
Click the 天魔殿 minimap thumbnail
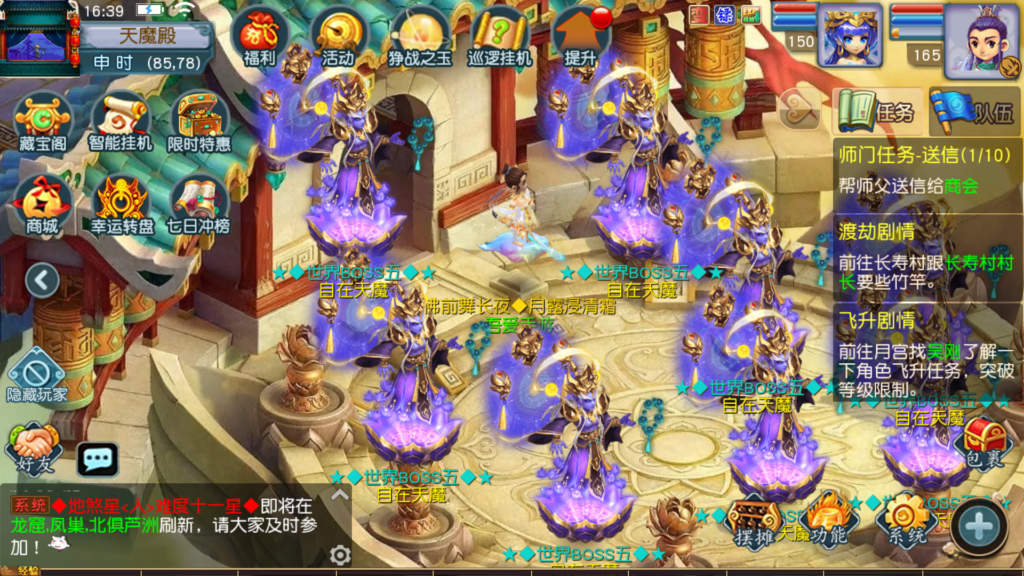click(x=38, y=38)
